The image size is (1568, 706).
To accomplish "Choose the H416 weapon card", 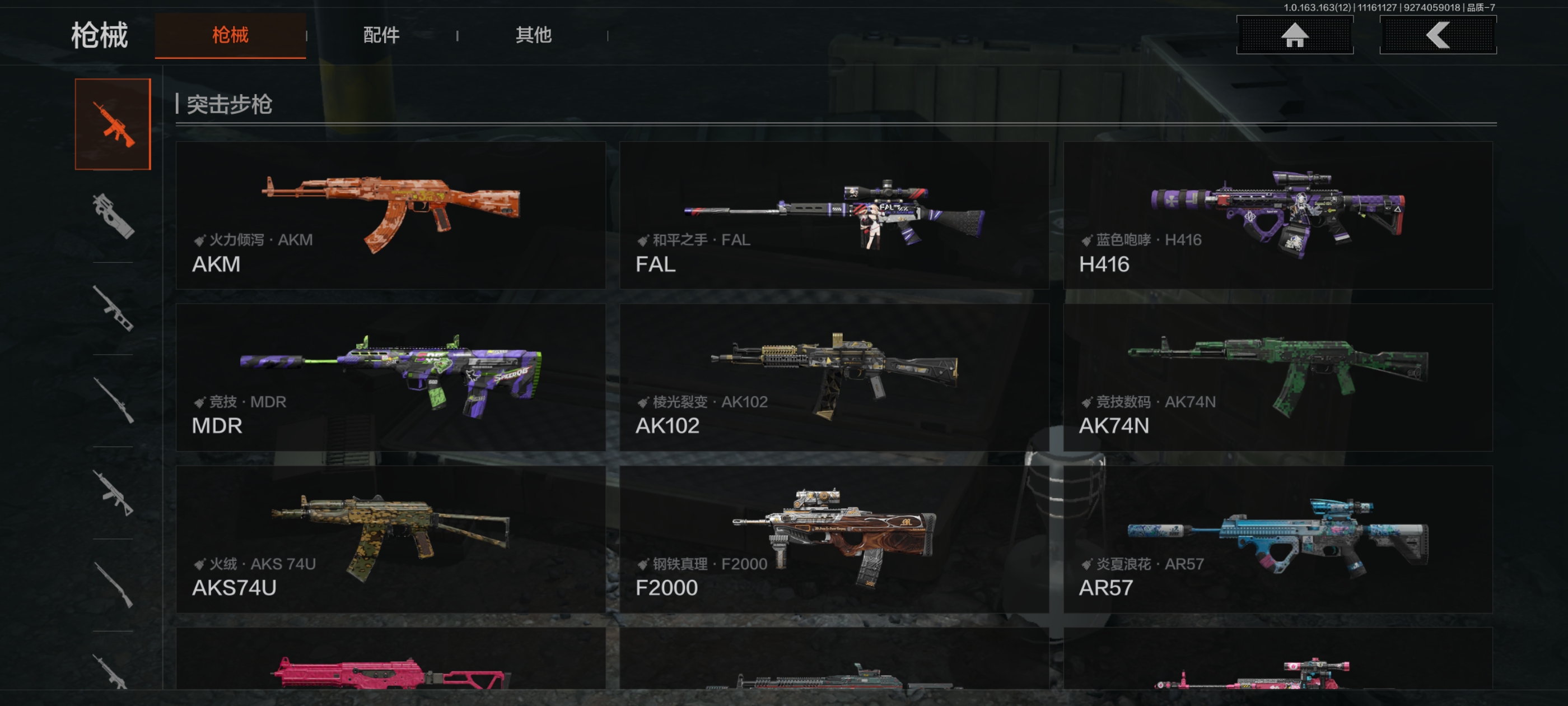I will coord(1277,215).
